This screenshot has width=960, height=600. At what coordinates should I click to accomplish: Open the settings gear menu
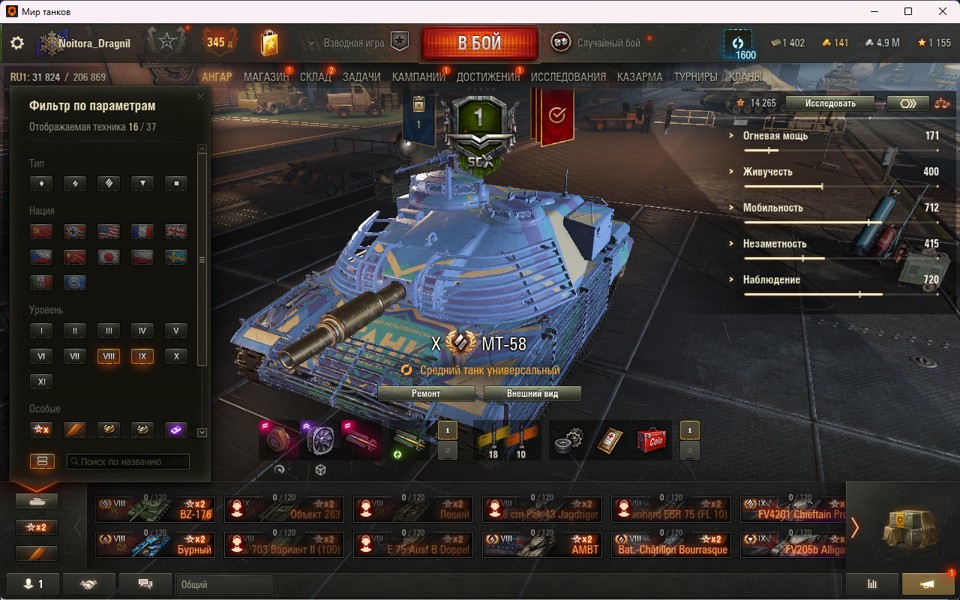click(17, 43)
